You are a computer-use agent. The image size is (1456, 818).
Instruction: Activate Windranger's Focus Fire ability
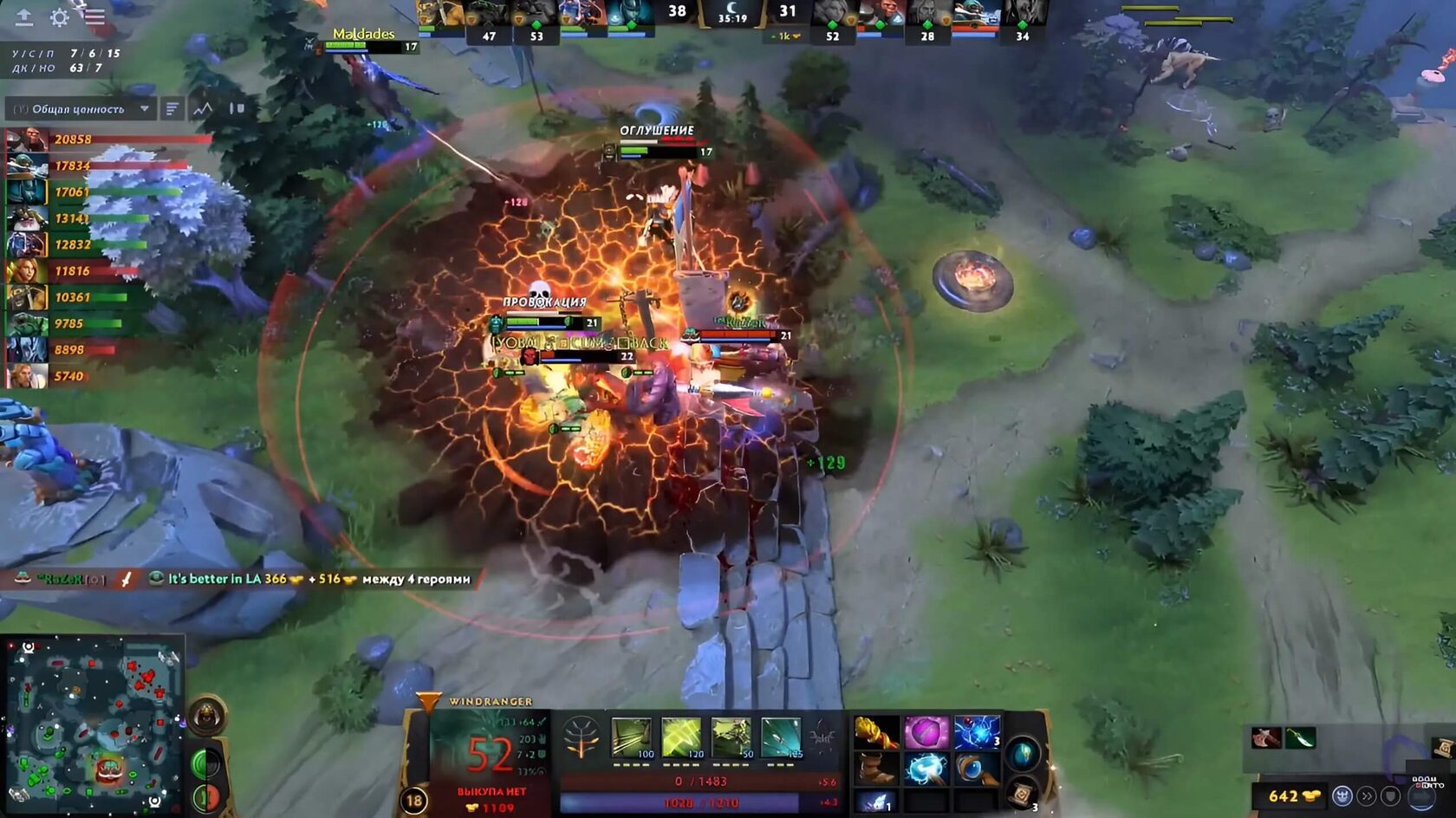click(x=782, y=738)
